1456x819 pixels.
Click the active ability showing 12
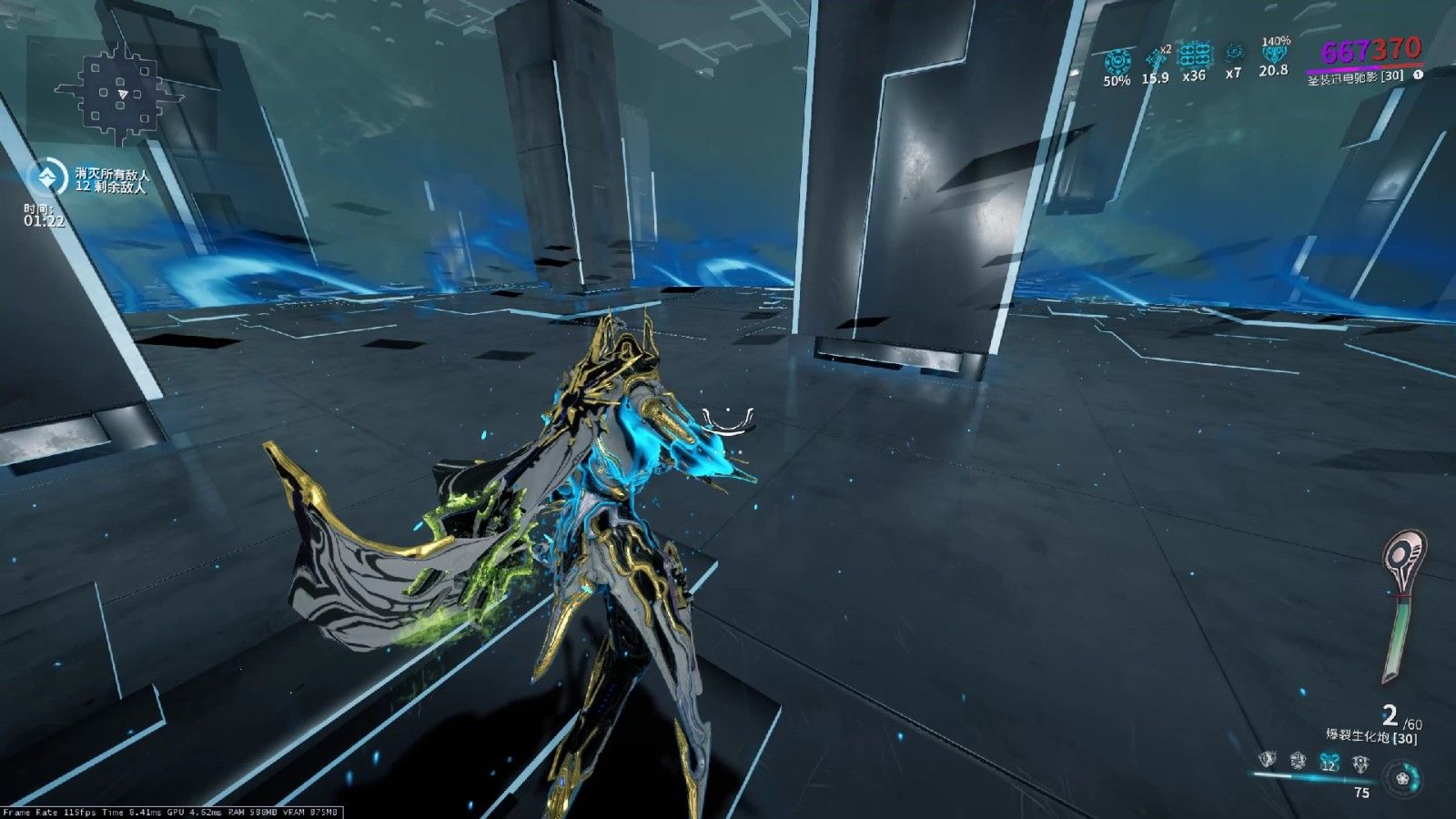(1330, 762)
